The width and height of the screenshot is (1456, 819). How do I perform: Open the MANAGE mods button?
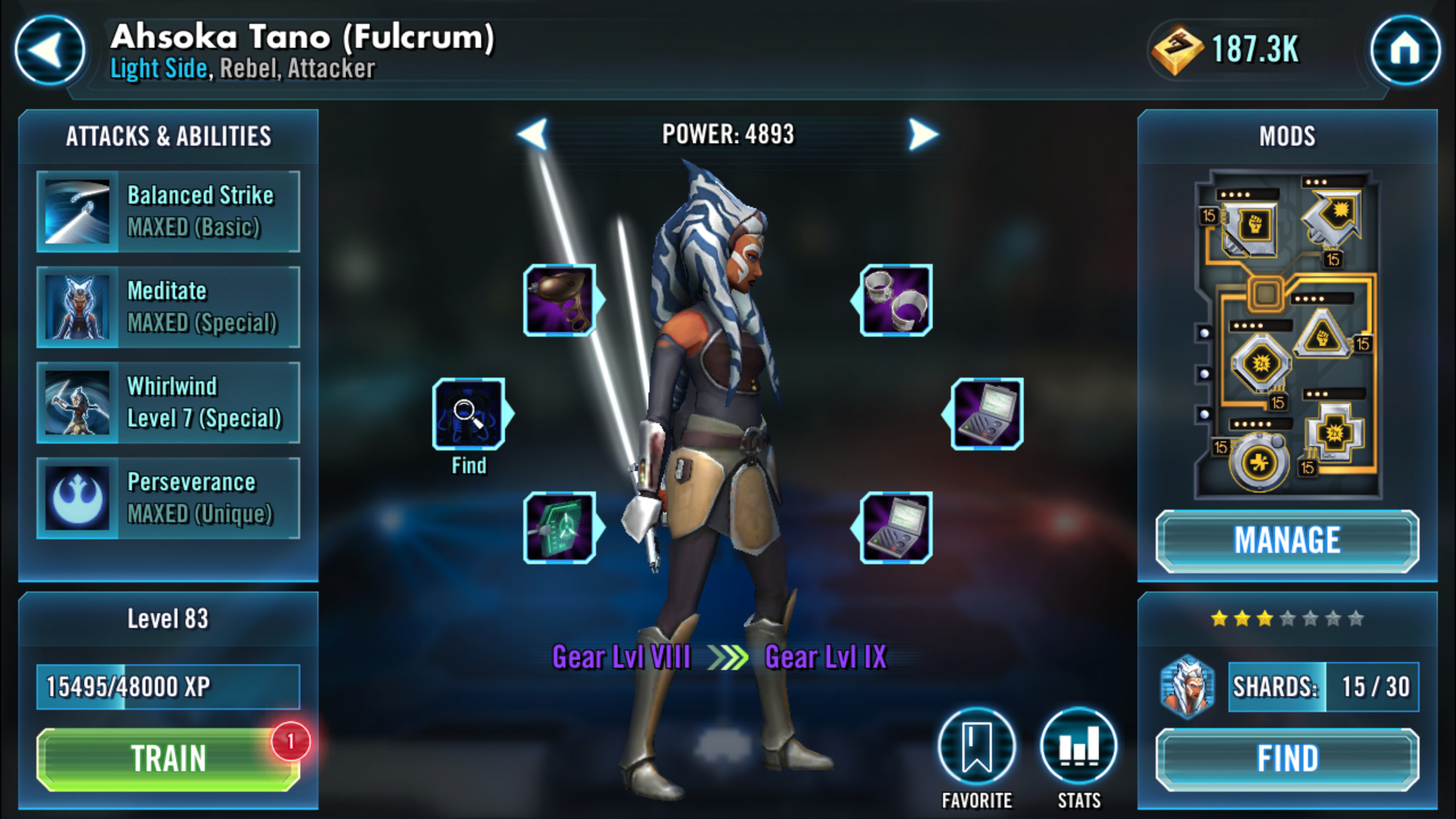[1287, 540]
